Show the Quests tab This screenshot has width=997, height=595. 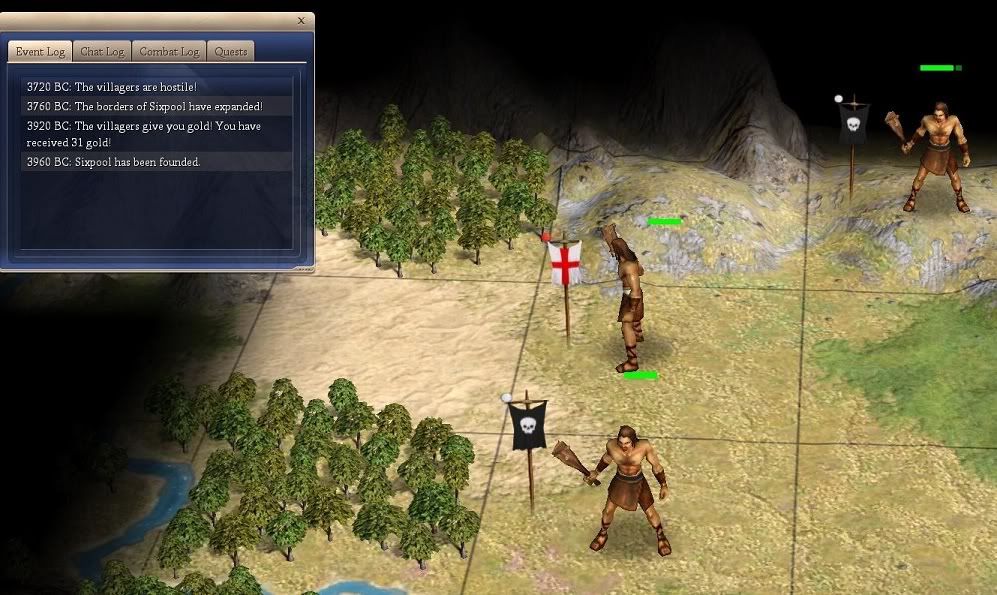pos(230,51)
